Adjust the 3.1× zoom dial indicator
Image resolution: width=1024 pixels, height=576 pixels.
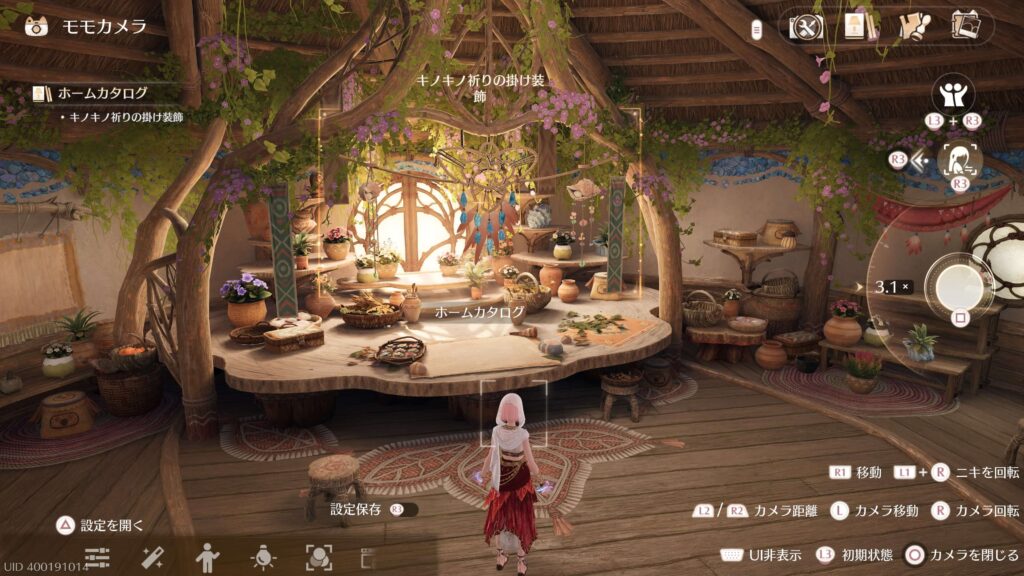(891, 287)
